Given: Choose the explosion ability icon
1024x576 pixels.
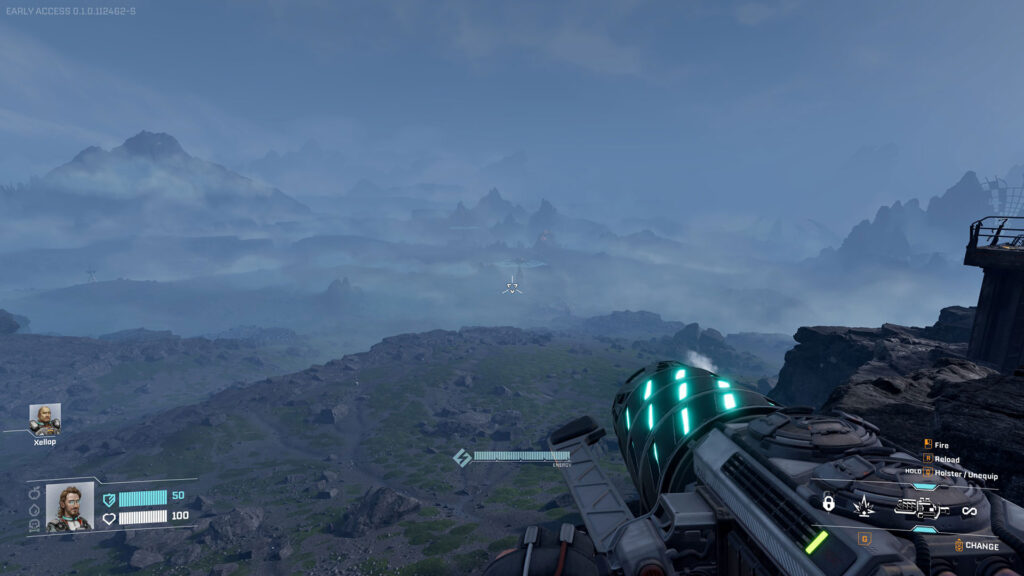Looking at the screenshot, I should [862, 507].
